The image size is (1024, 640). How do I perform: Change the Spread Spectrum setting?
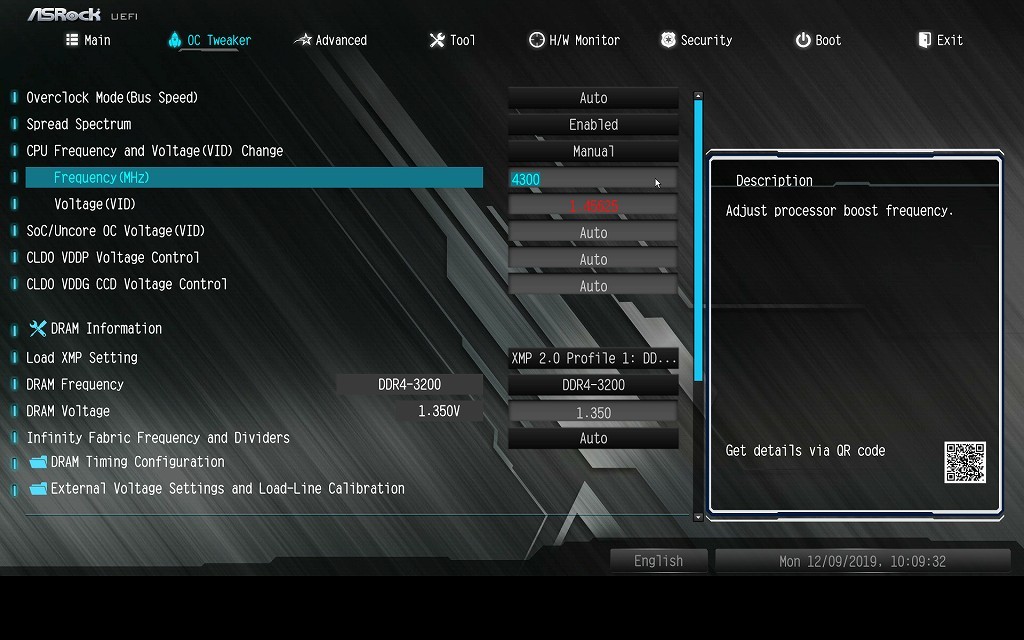pyautogui.click(x=593, y=125)
